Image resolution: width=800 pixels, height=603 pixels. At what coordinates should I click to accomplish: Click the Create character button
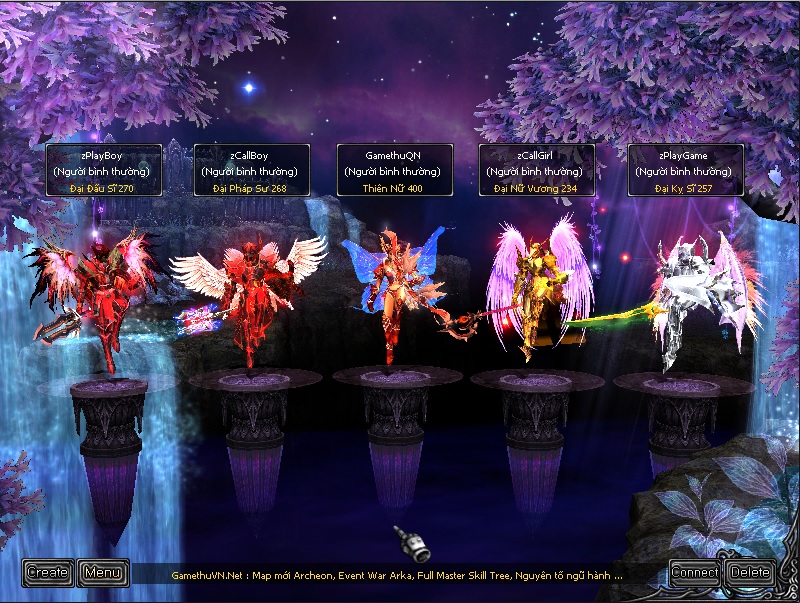pyautogui.click(x=48, y=573)
